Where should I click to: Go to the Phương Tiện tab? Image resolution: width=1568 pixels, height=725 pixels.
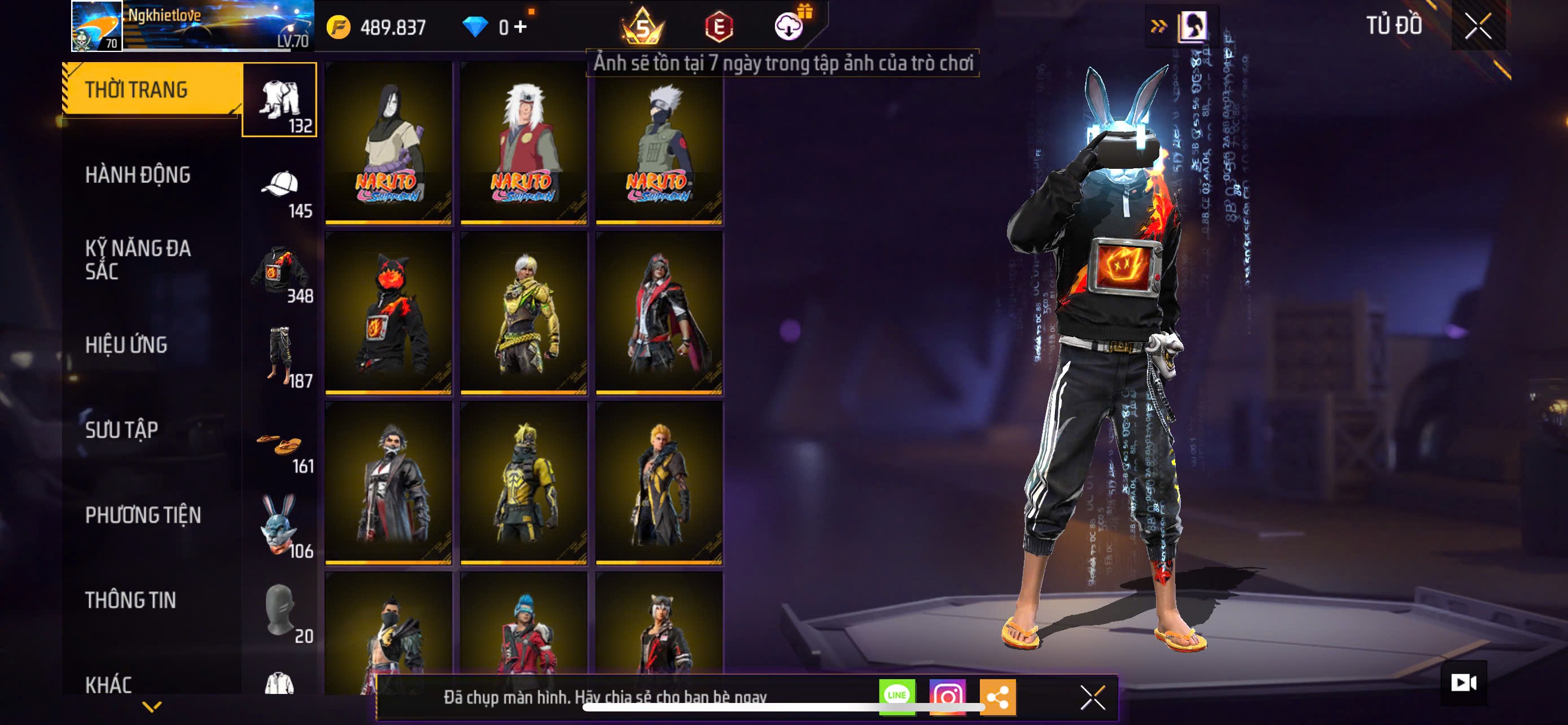142,516
